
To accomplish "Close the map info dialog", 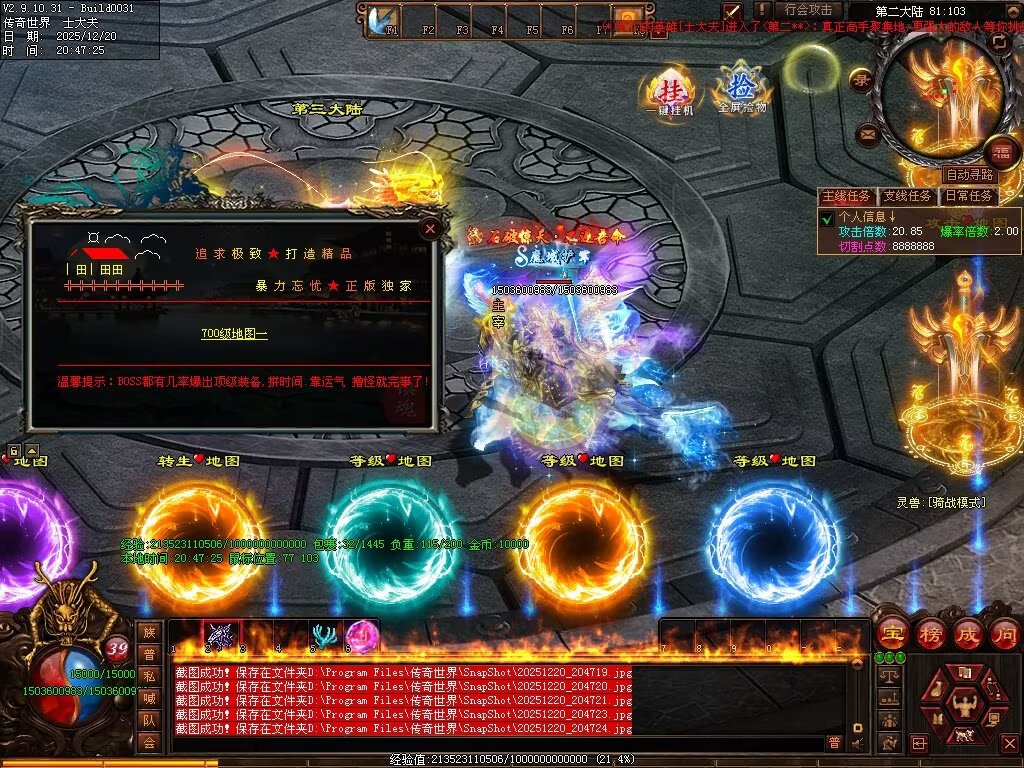I will [431, 229].
